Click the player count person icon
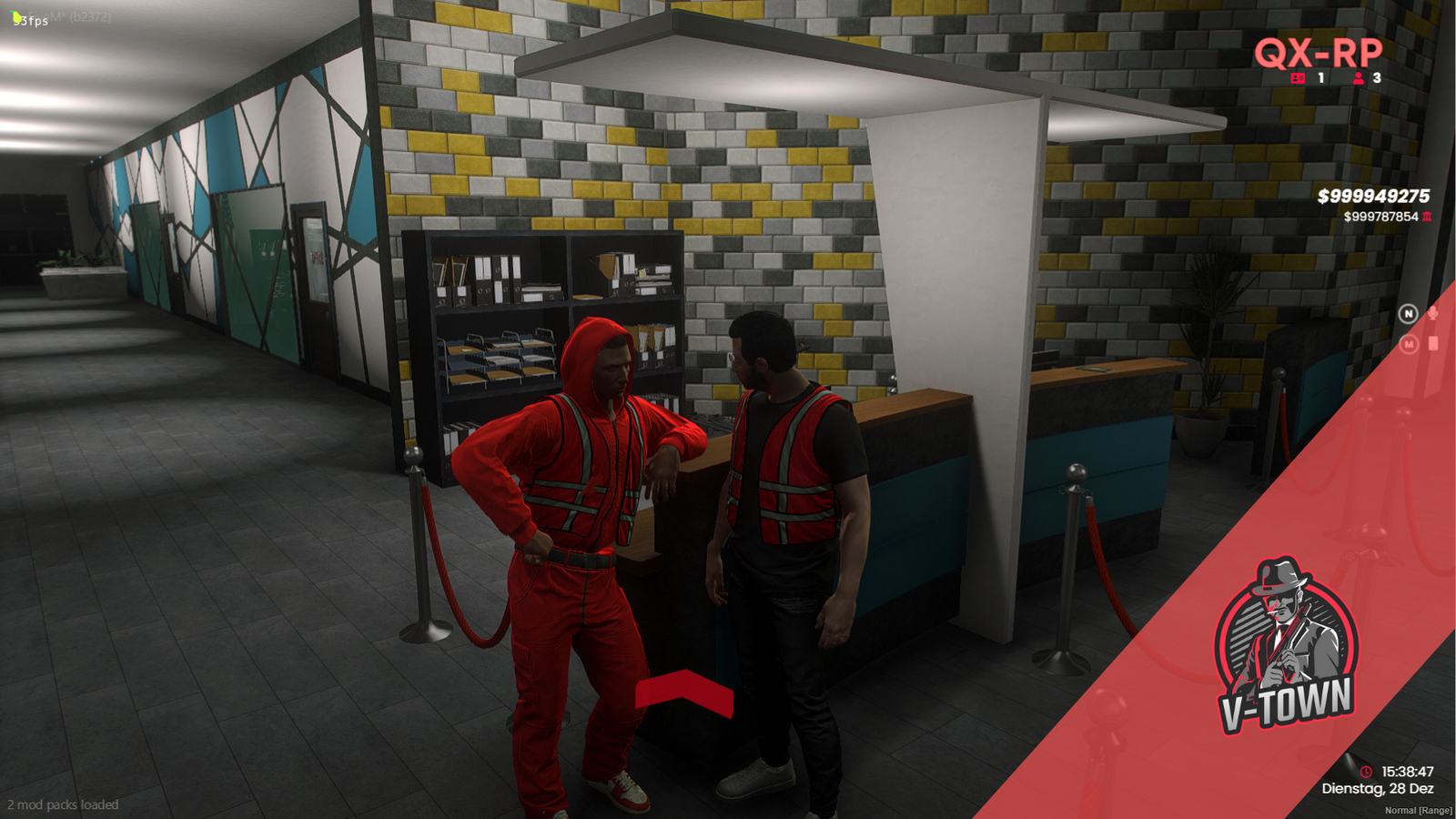The height and width of the screenshot is (819, 1456). [x=1359, y=78]
